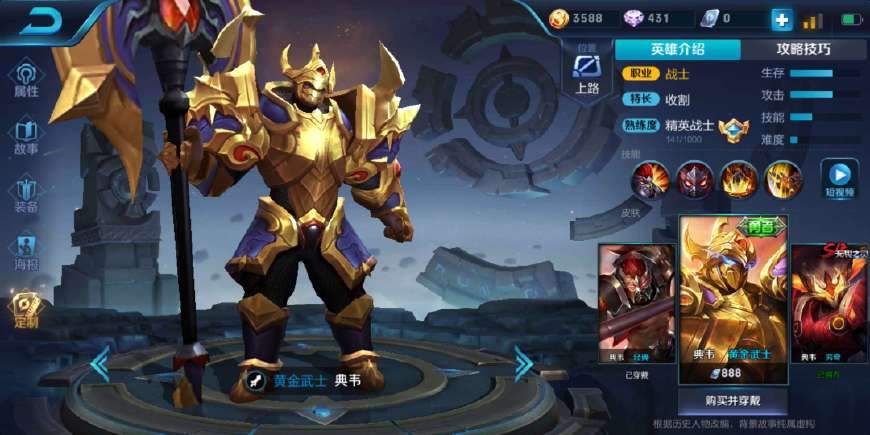Open the 海报 poster section
Screen dimensions: 870x435
pyautogui.click(x=26, y=253)
